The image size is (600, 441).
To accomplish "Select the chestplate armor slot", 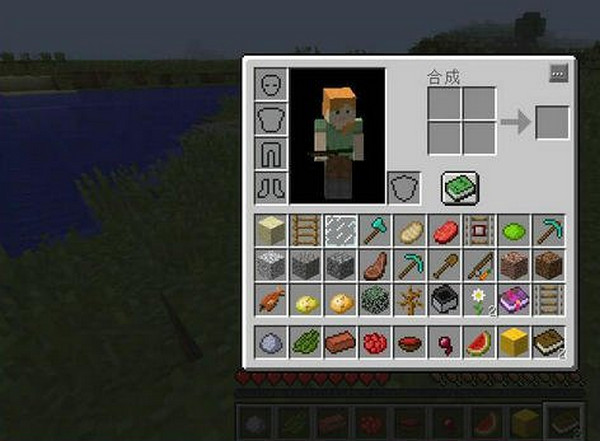I will (x=272, y=120).
